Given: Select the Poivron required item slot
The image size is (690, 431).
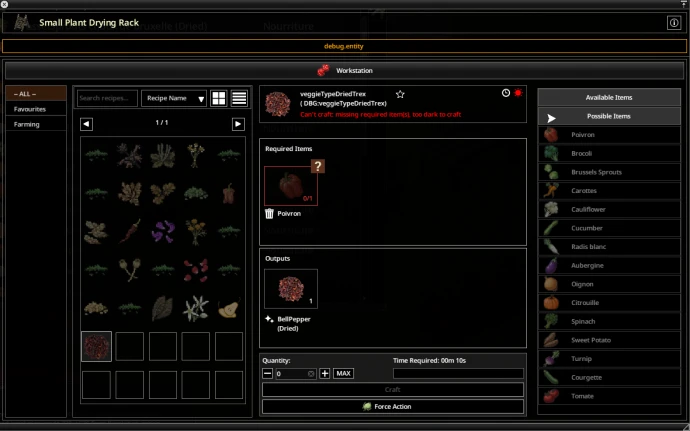Looking at the screenshot, I should point(291,185).
